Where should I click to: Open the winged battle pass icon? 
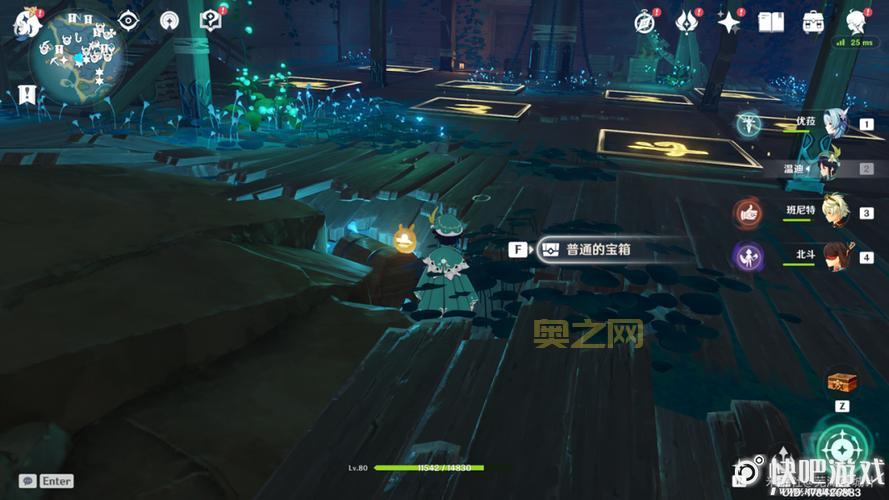tap(686, 21)
